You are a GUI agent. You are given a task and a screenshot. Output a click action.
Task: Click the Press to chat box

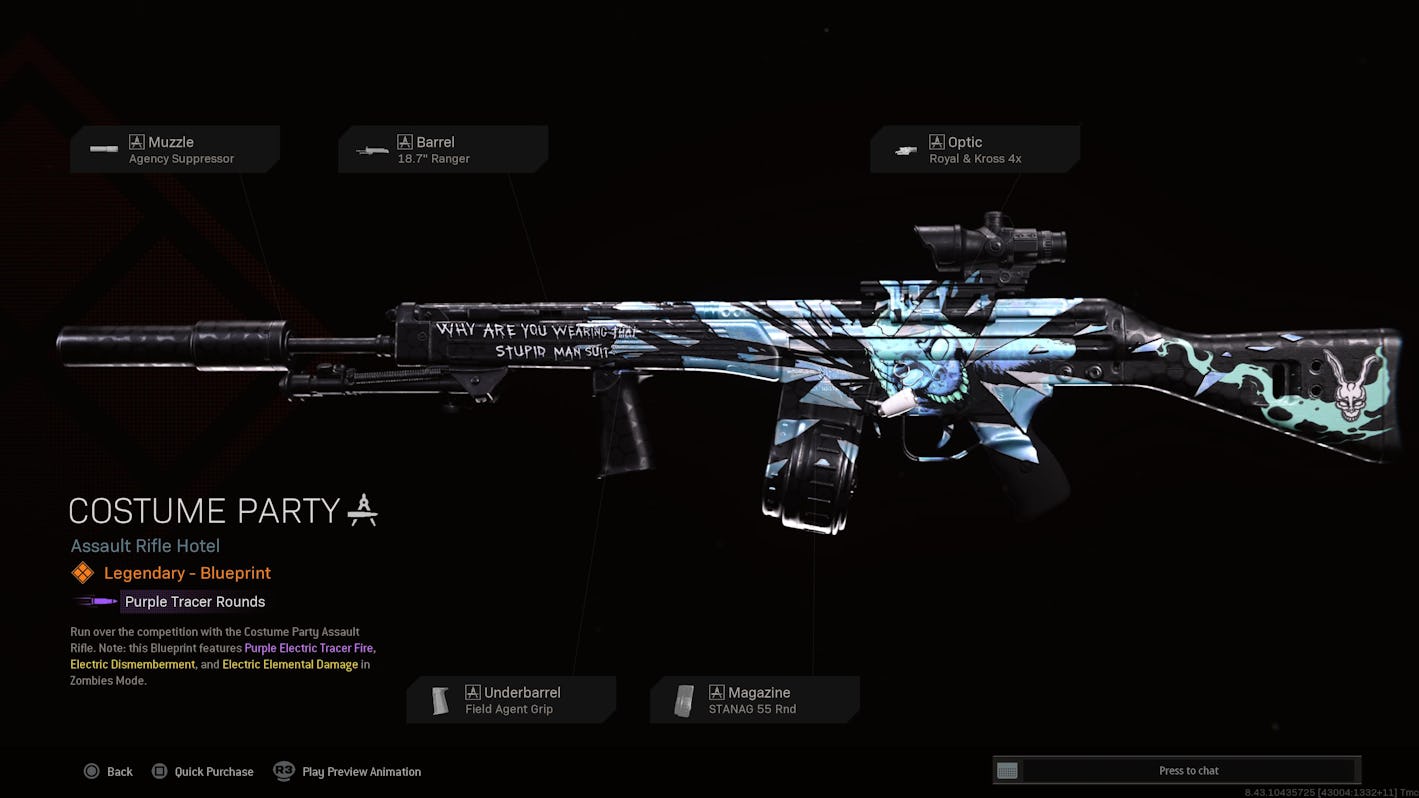click(1188, 770)
